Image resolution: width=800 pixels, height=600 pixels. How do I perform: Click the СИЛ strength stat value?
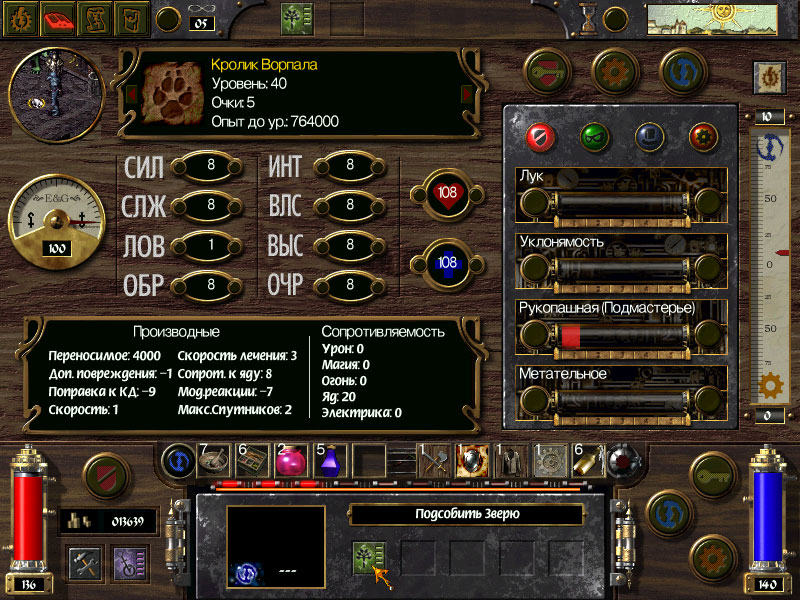pos(210,166)
